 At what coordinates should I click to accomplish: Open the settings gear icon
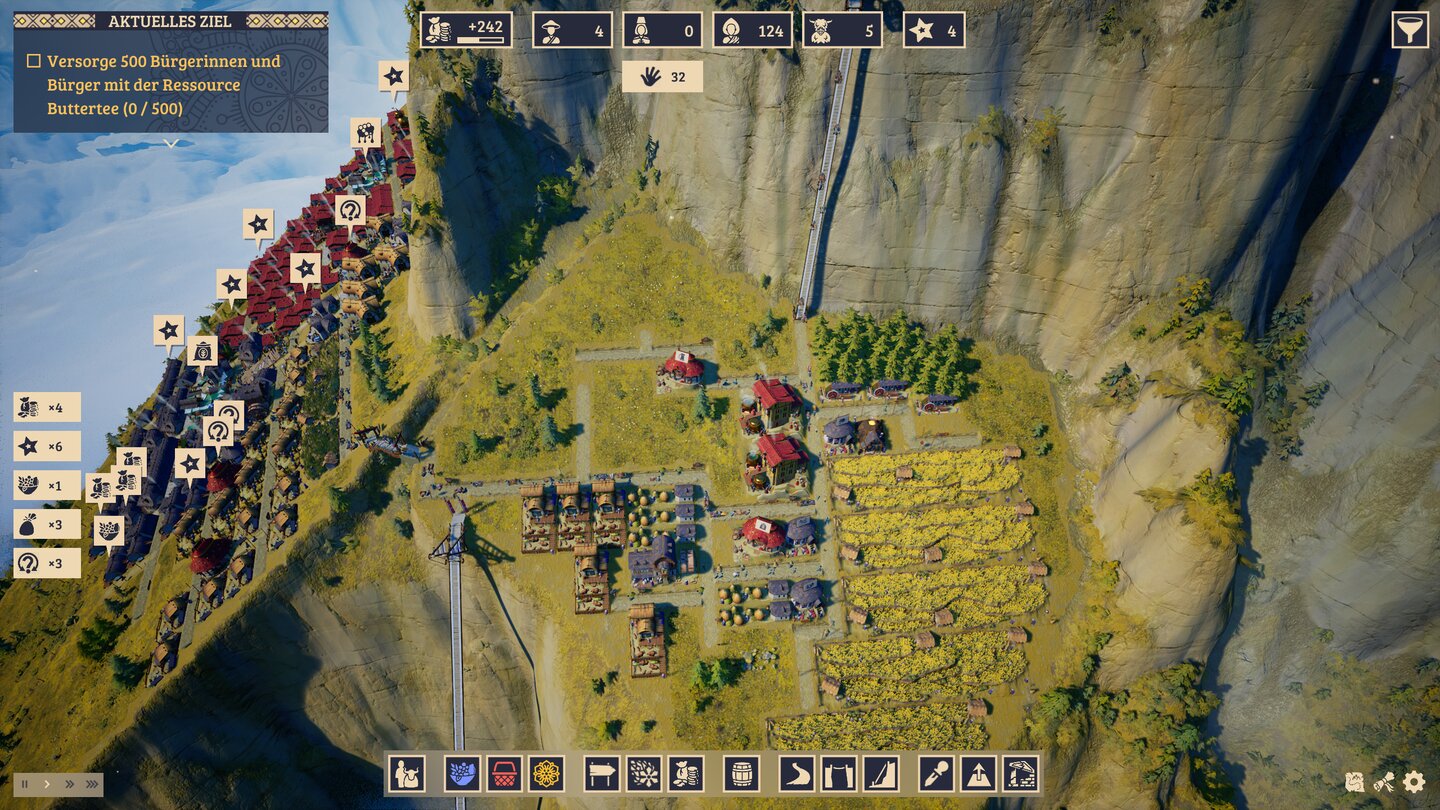tap(1413, 782)
